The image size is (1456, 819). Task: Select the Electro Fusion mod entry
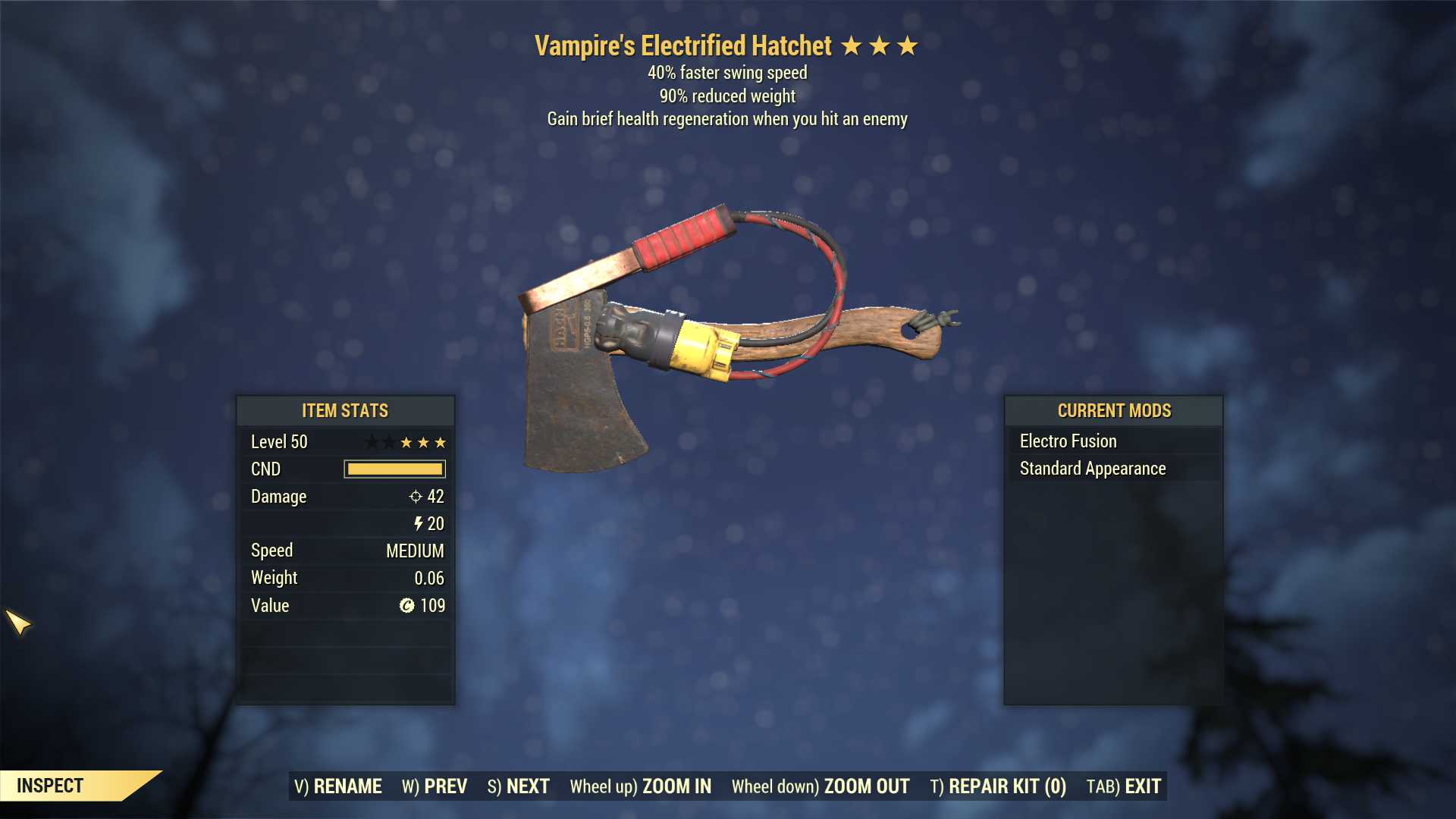tap(1068, 441)
